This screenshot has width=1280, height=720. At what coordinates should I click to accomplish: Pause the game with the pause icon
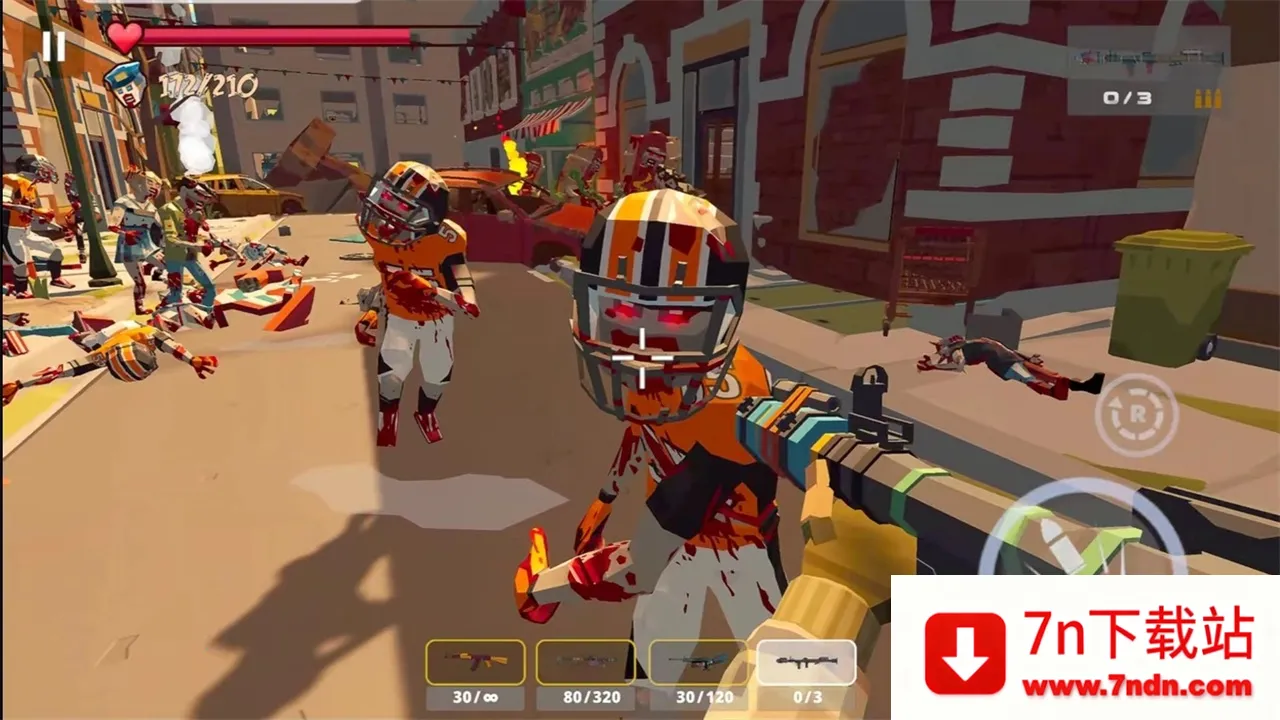coord(54,45)
